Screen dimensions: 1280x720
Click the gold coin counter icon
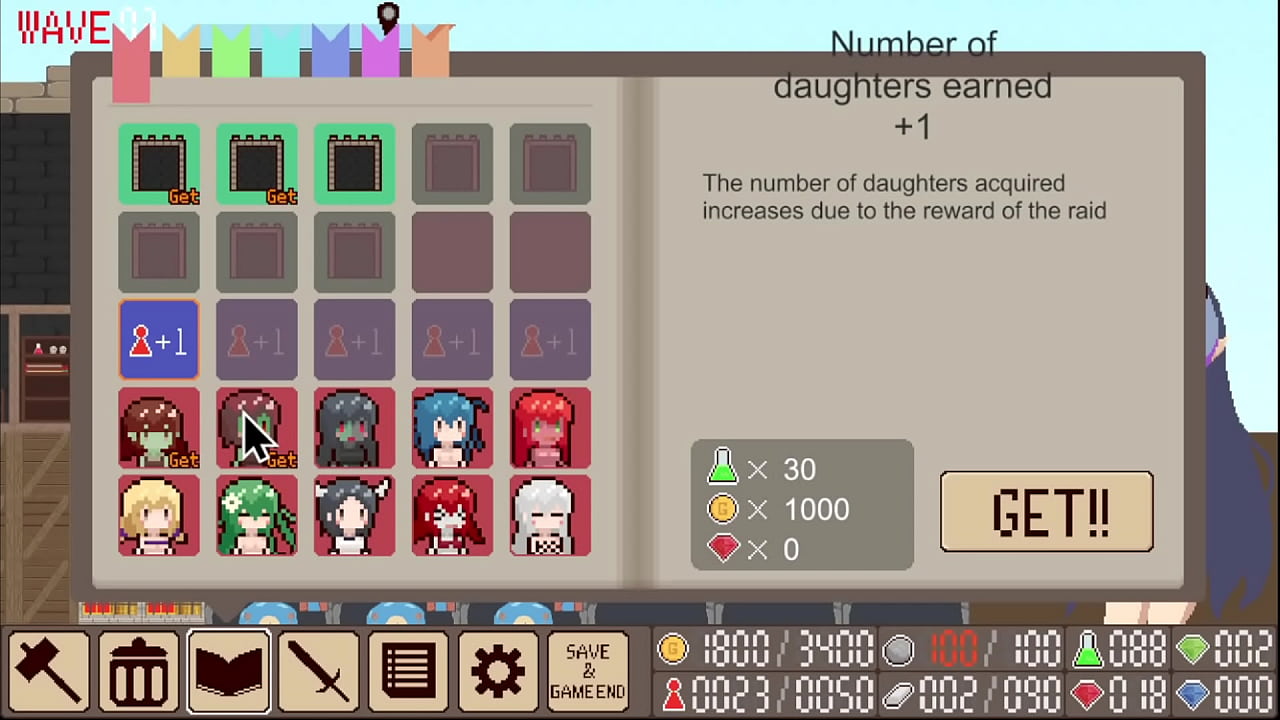click(x=672, y=650)
